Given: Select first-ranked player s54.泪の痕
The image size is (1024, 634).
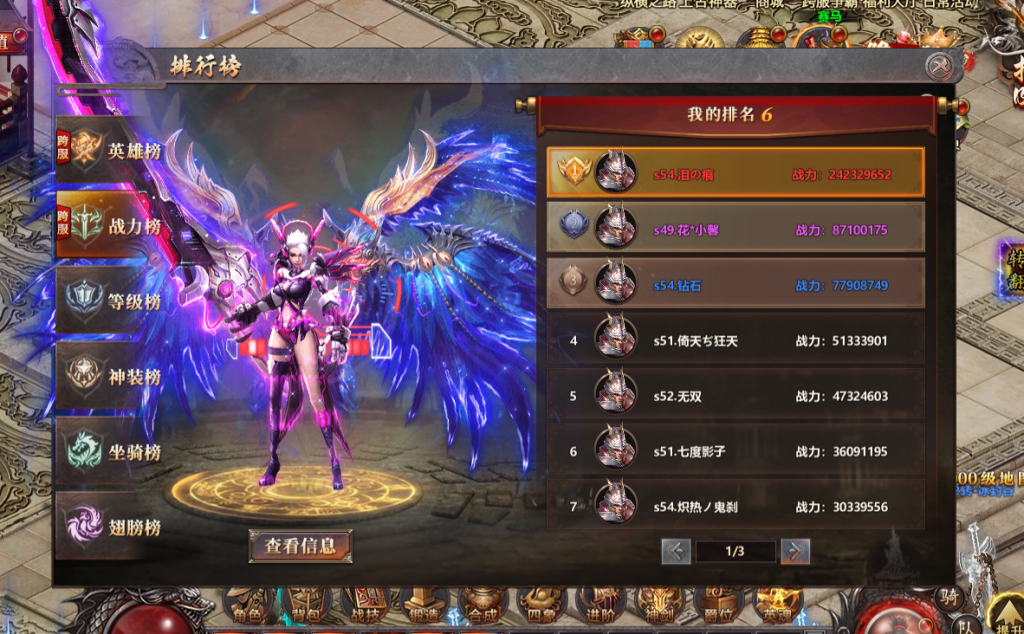Looking at the screenshot, I should pyautogui.click(x=735, y=173).
